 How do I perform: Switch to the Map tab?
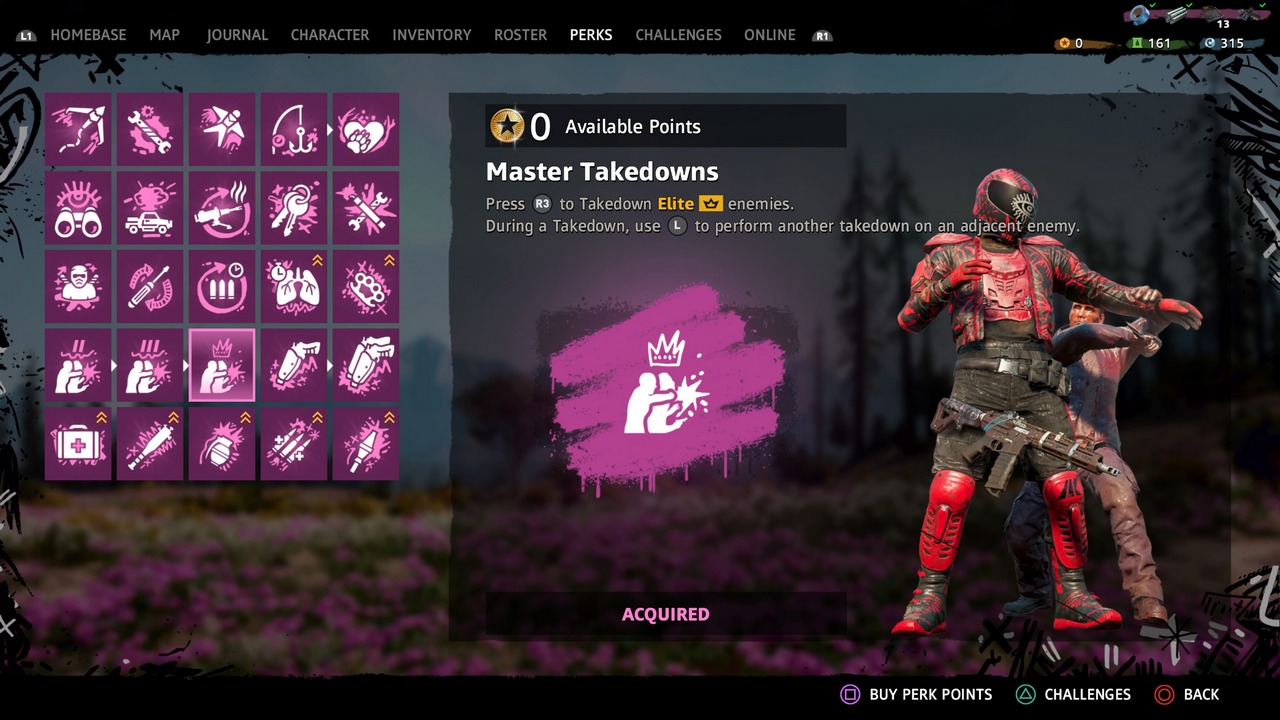pyautogui.click(x=165, y=35)
